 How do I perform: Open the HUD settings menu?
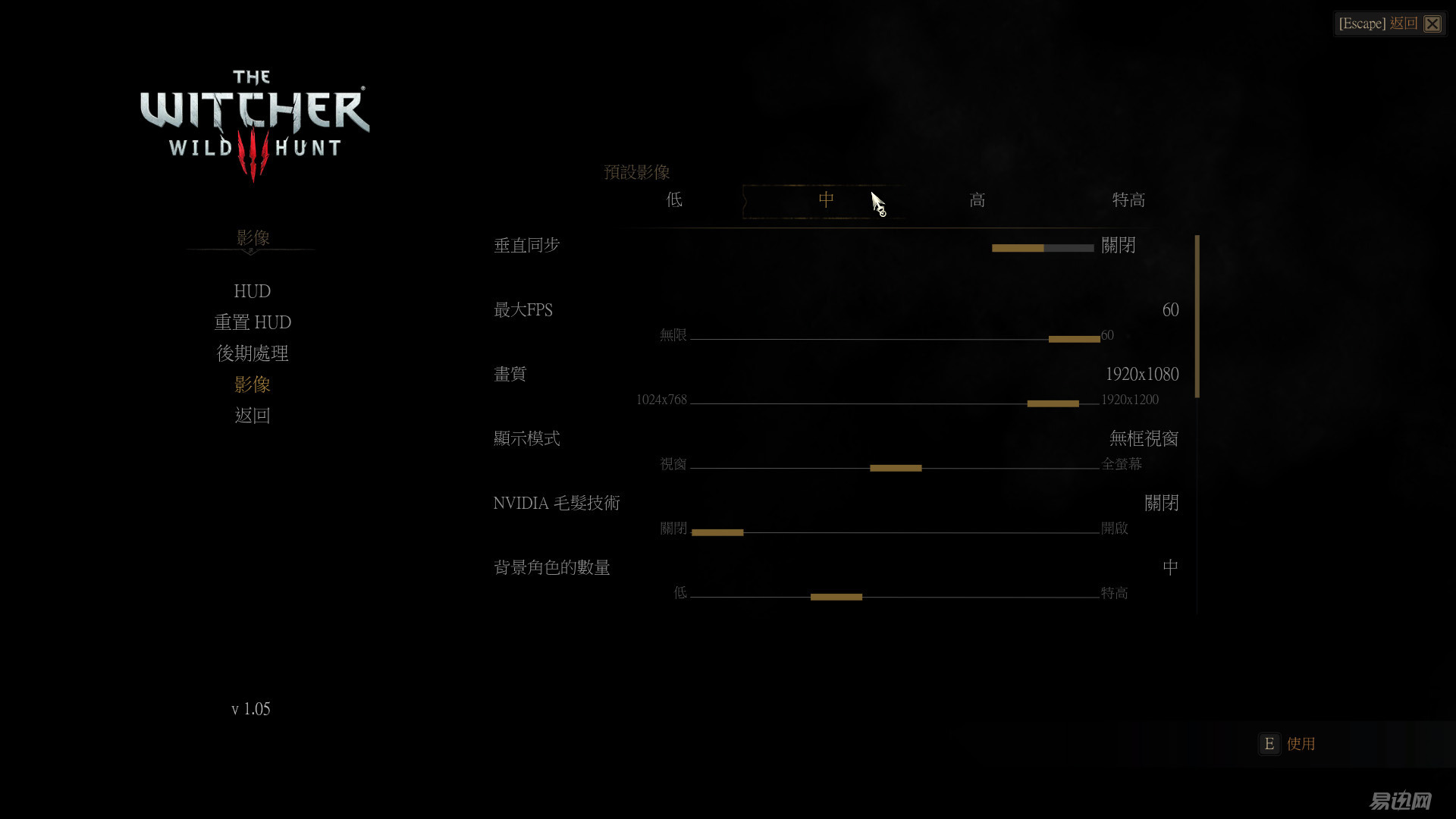pos(252,291)
